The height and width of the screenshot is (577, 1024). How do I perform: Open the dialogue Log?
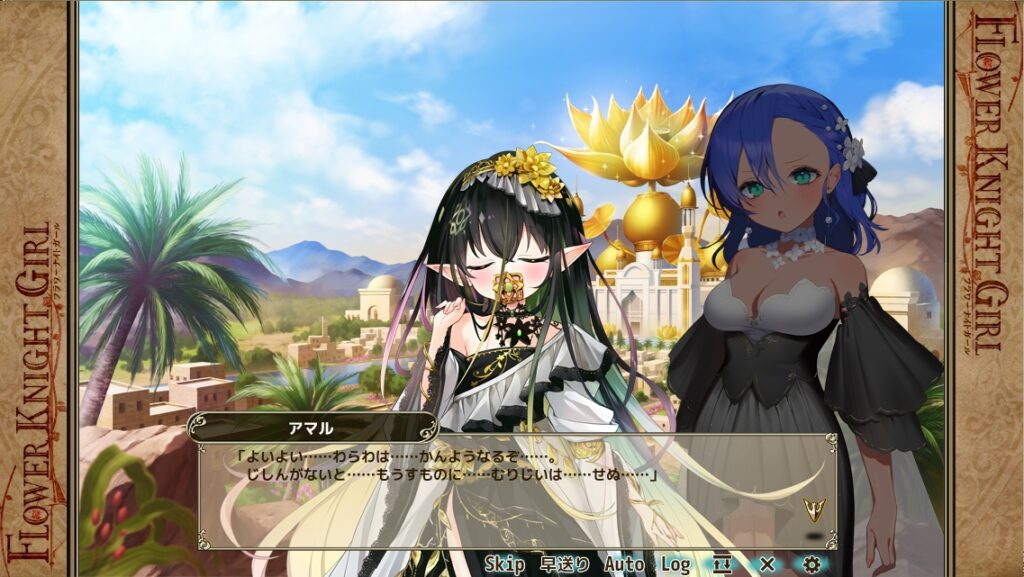[x=675, y=565]
